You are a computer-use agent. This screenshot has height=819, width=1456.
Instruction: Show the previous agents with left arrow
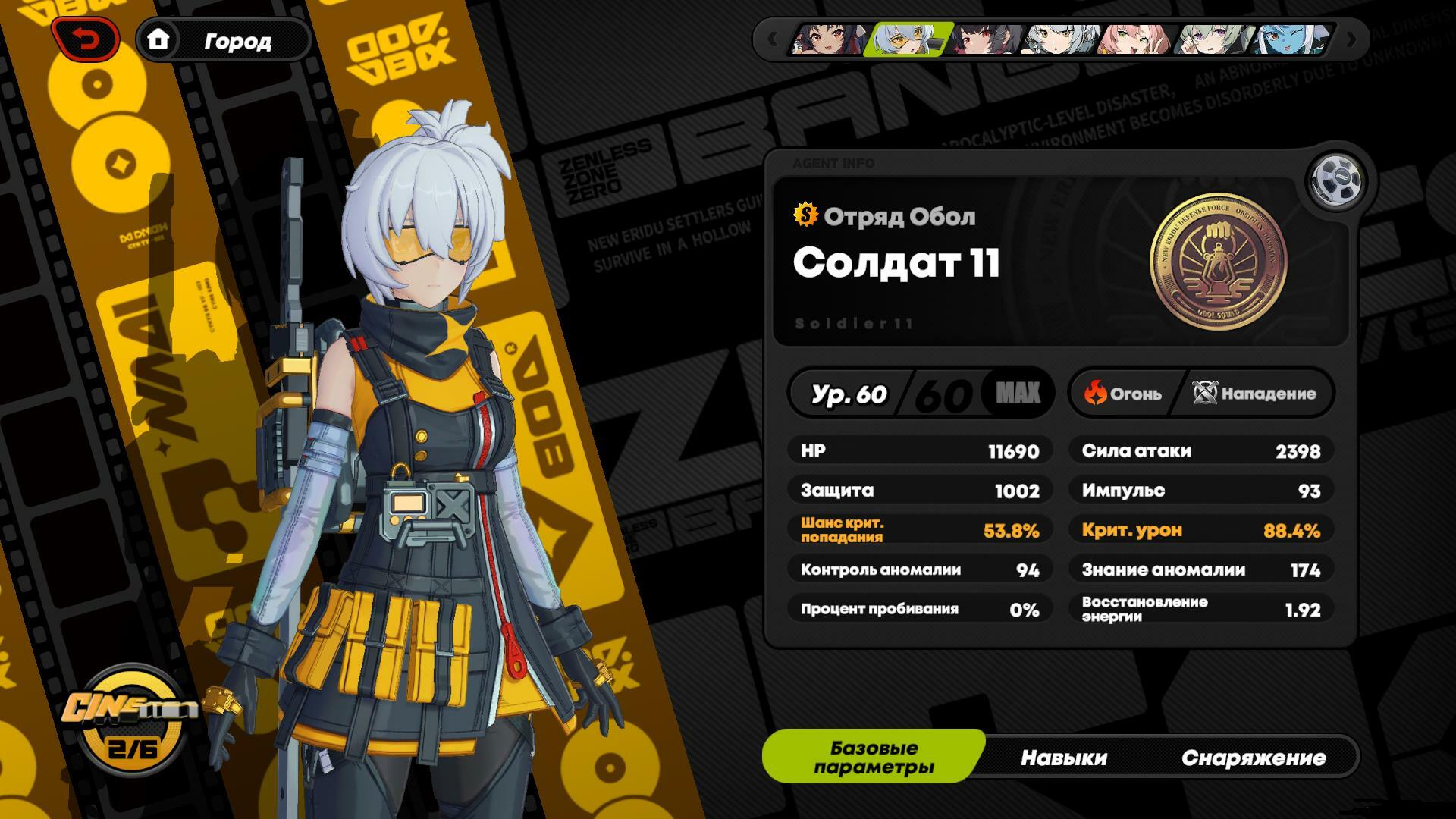pyautogui.click(x=772, y=39)
